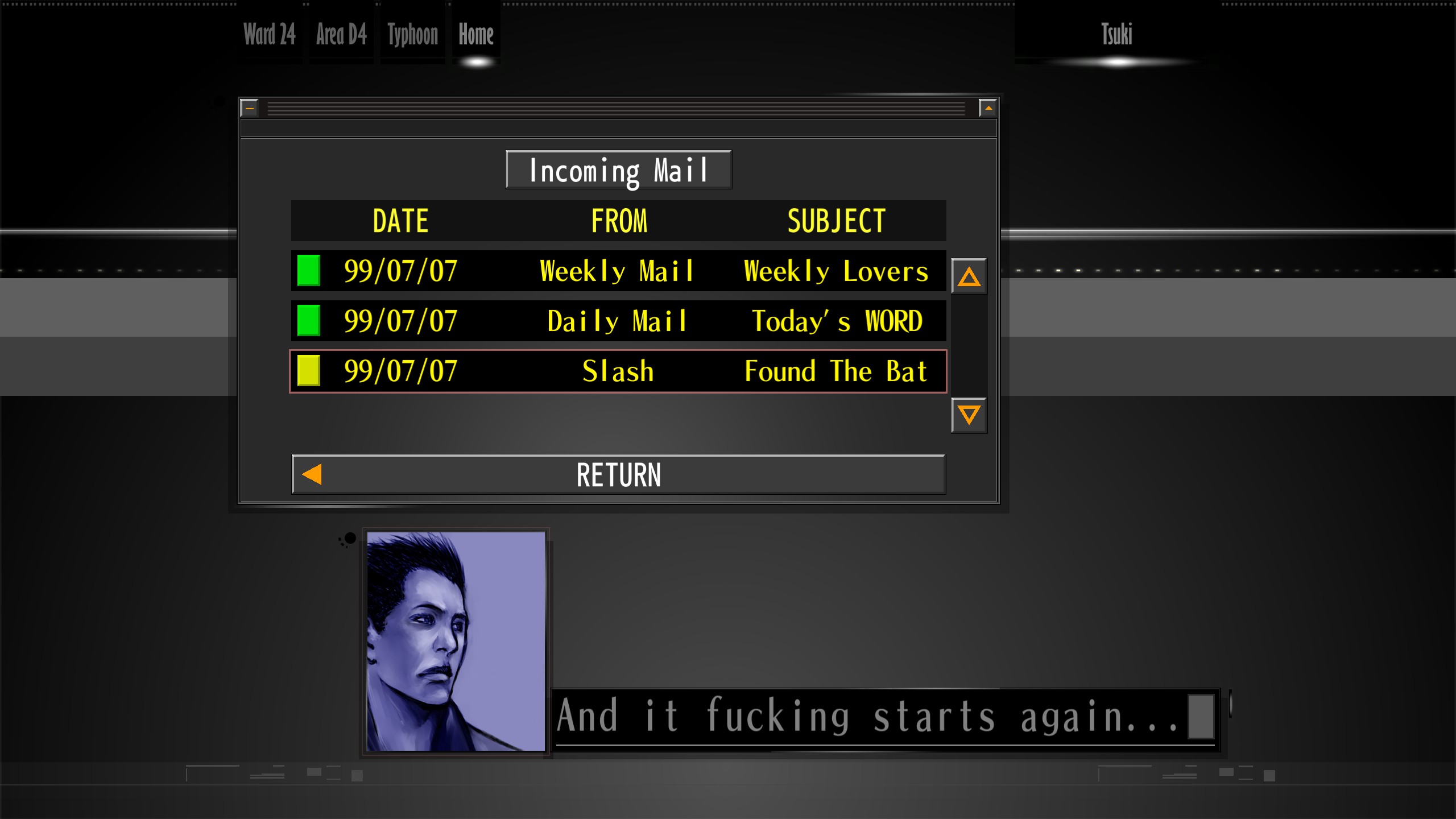1456x819 pixels.
Task: Click the up-arrow icon in window top-right
Action: coord(988,107)
